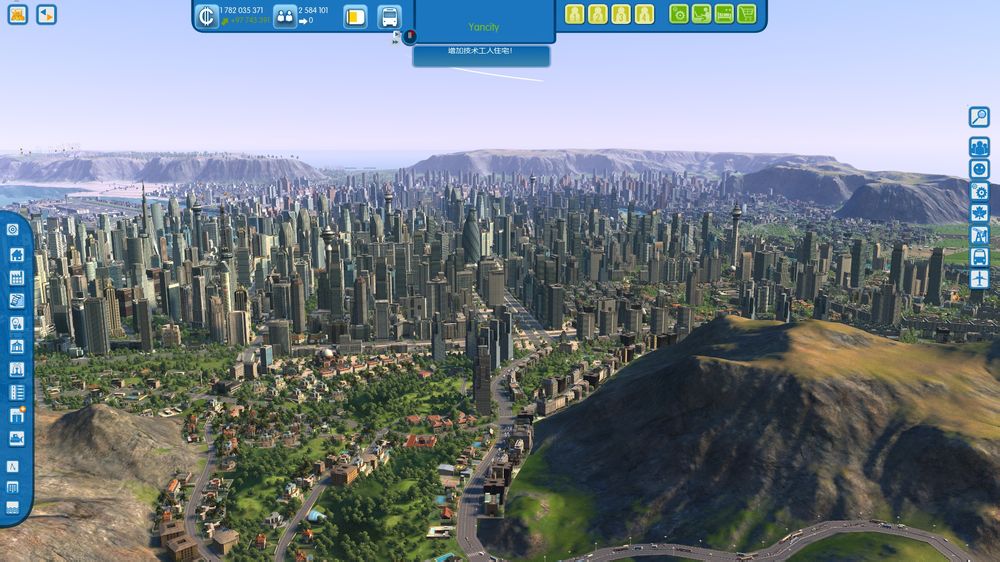Open the housing build menu
The image size is (1000, 562).
pos(16,254)
